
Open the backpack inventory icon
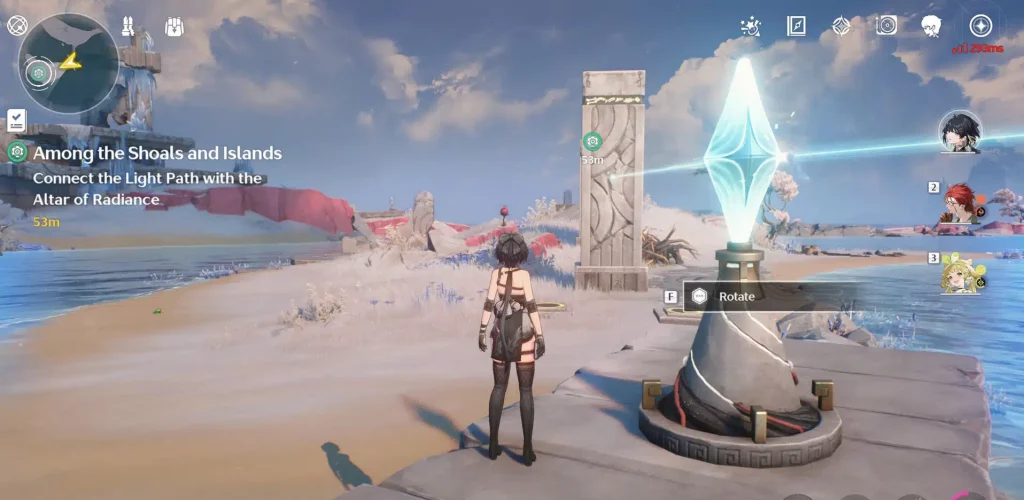click(174, 26)
